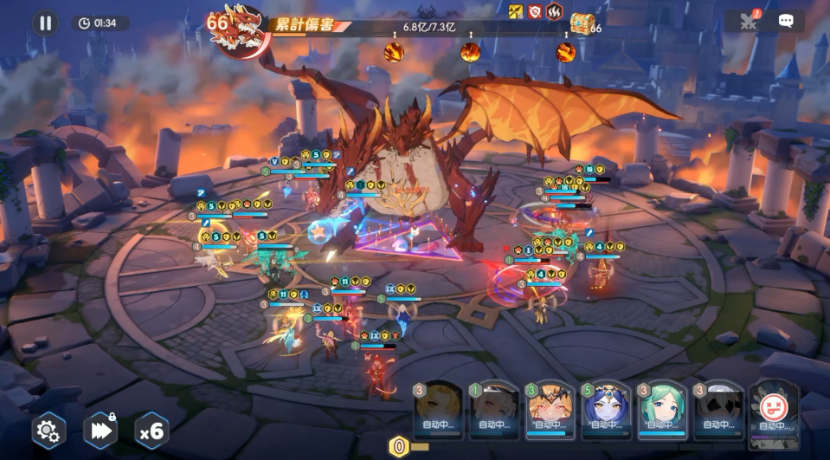This screenshot has height=460, width=830.
Task: Tap the locked fast-forward skip button
Action: [x=100, y=430]
